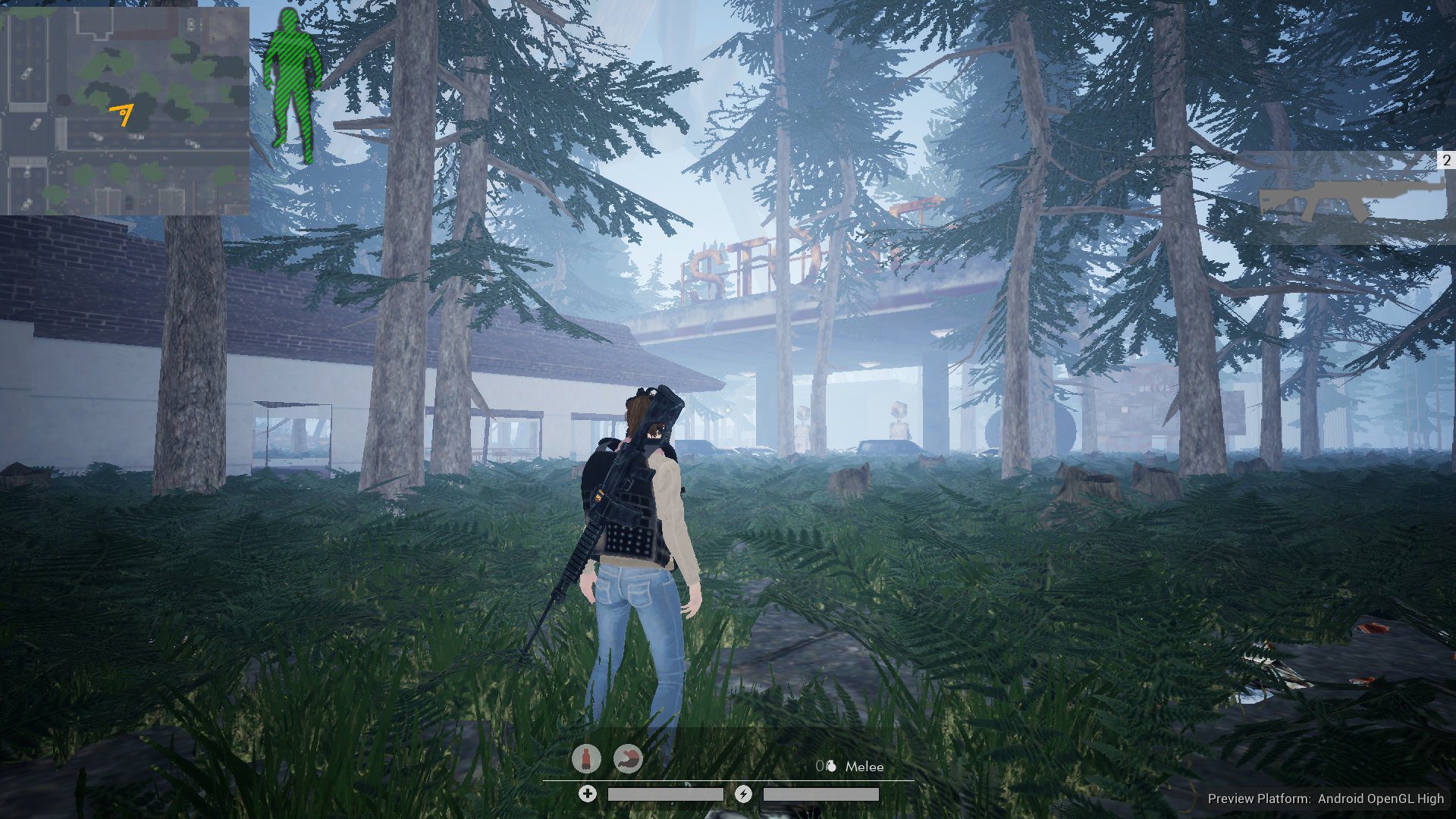Click the green body status silhouette
The width and height of the screenshot is (1456, 819).
click(293, 85)
